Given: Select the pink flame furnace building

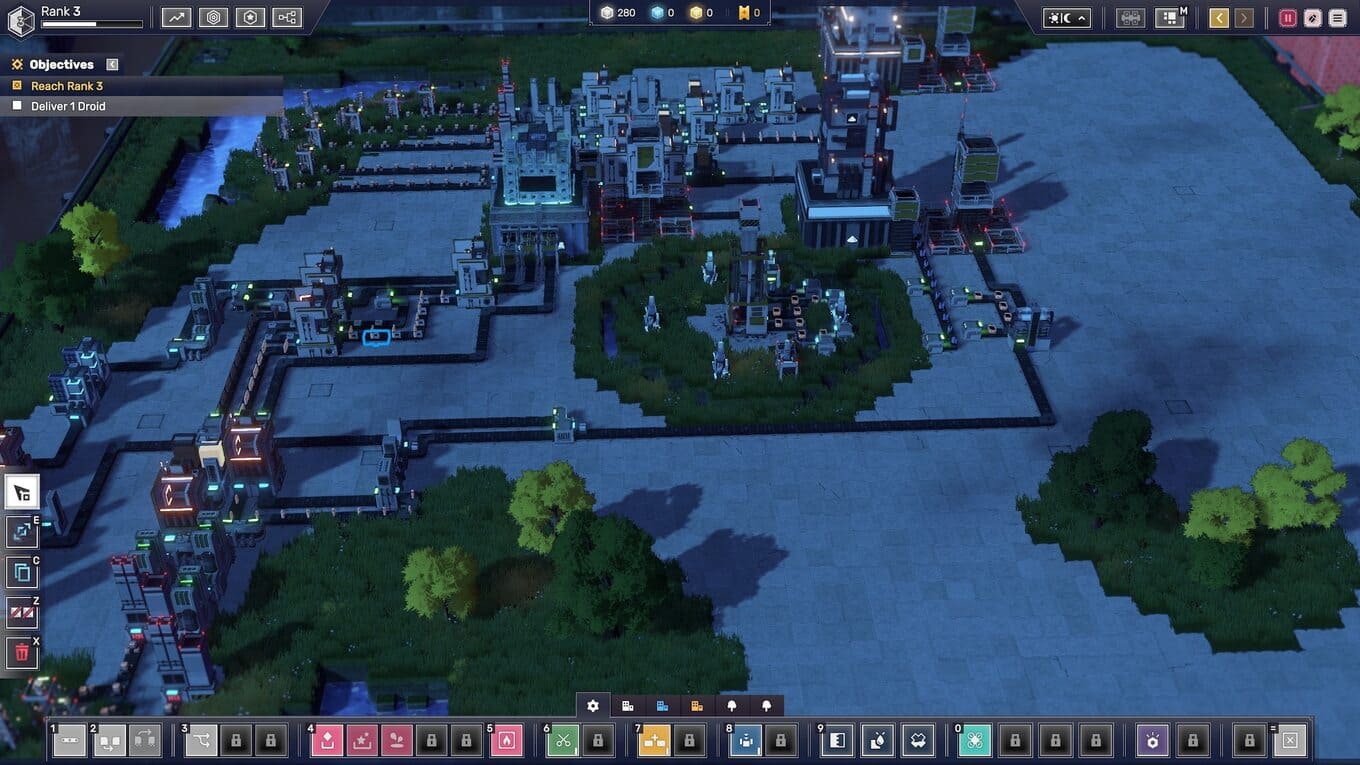Looking at the screenshot, I should [507, 741].
